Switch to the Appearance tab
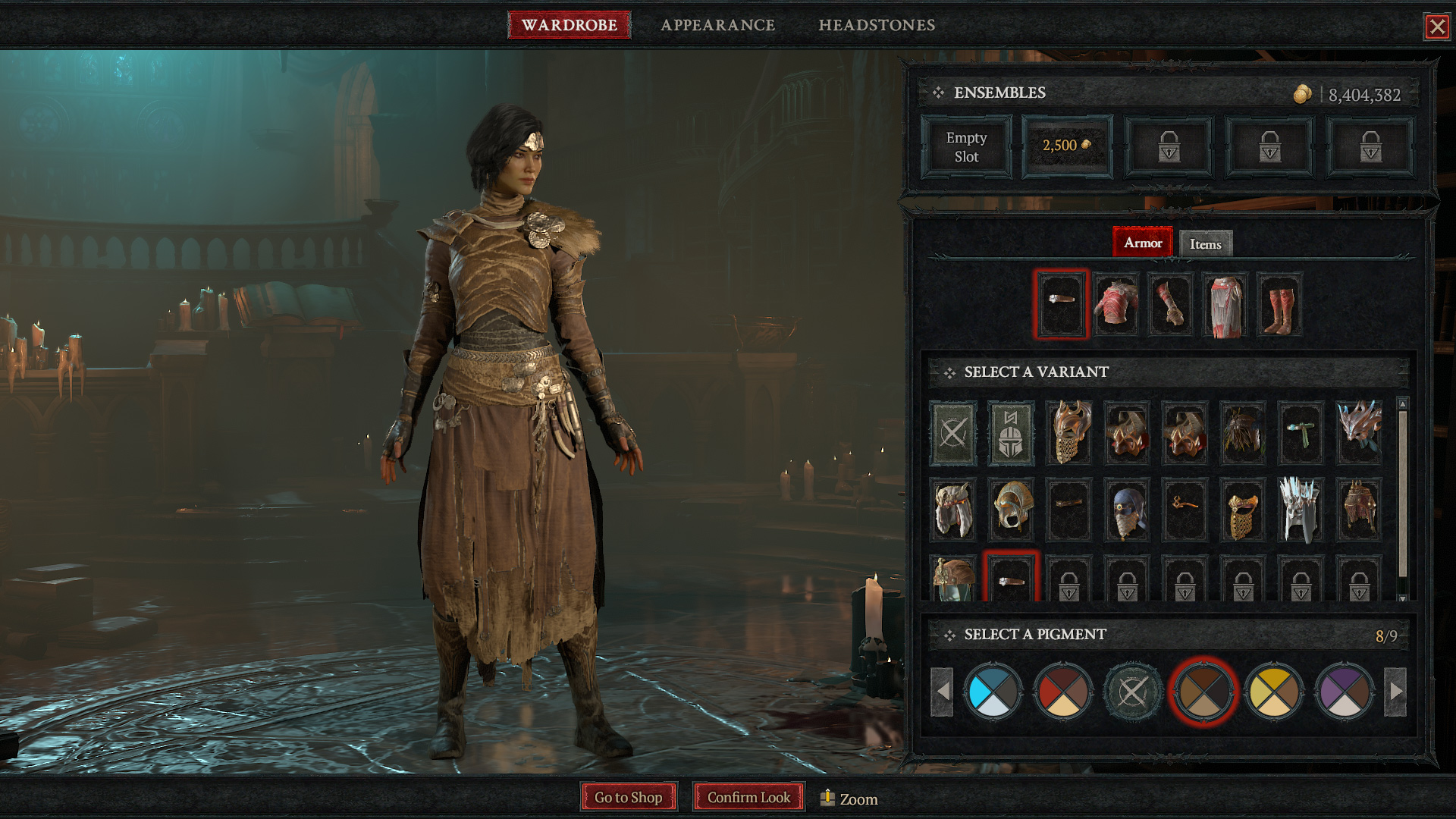The image size is (1456, 819). coord(717,25)
